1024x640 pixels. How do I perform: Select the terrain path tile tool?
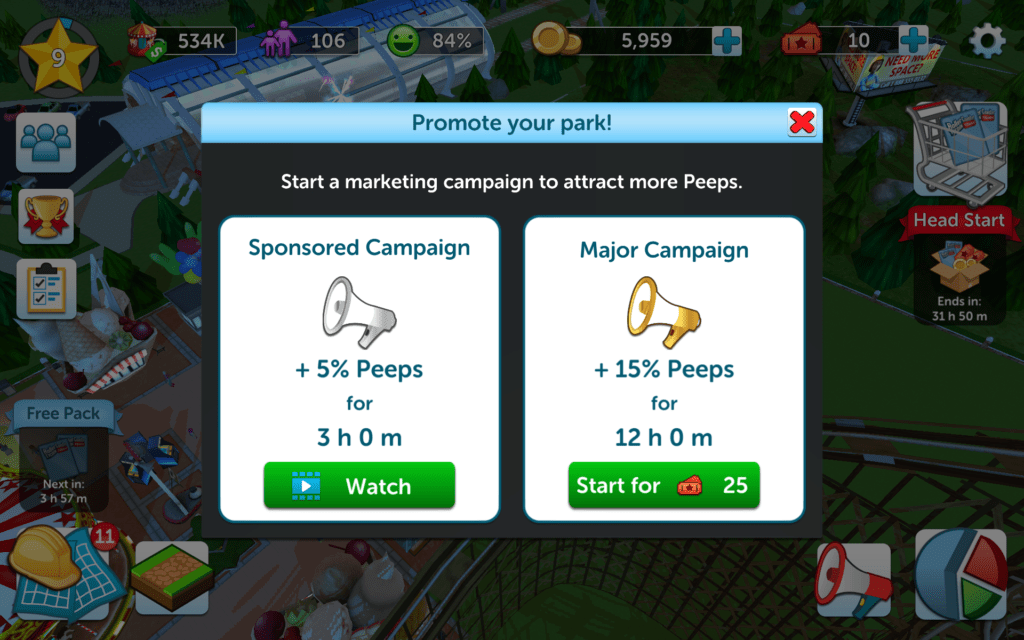click(171, 578)
